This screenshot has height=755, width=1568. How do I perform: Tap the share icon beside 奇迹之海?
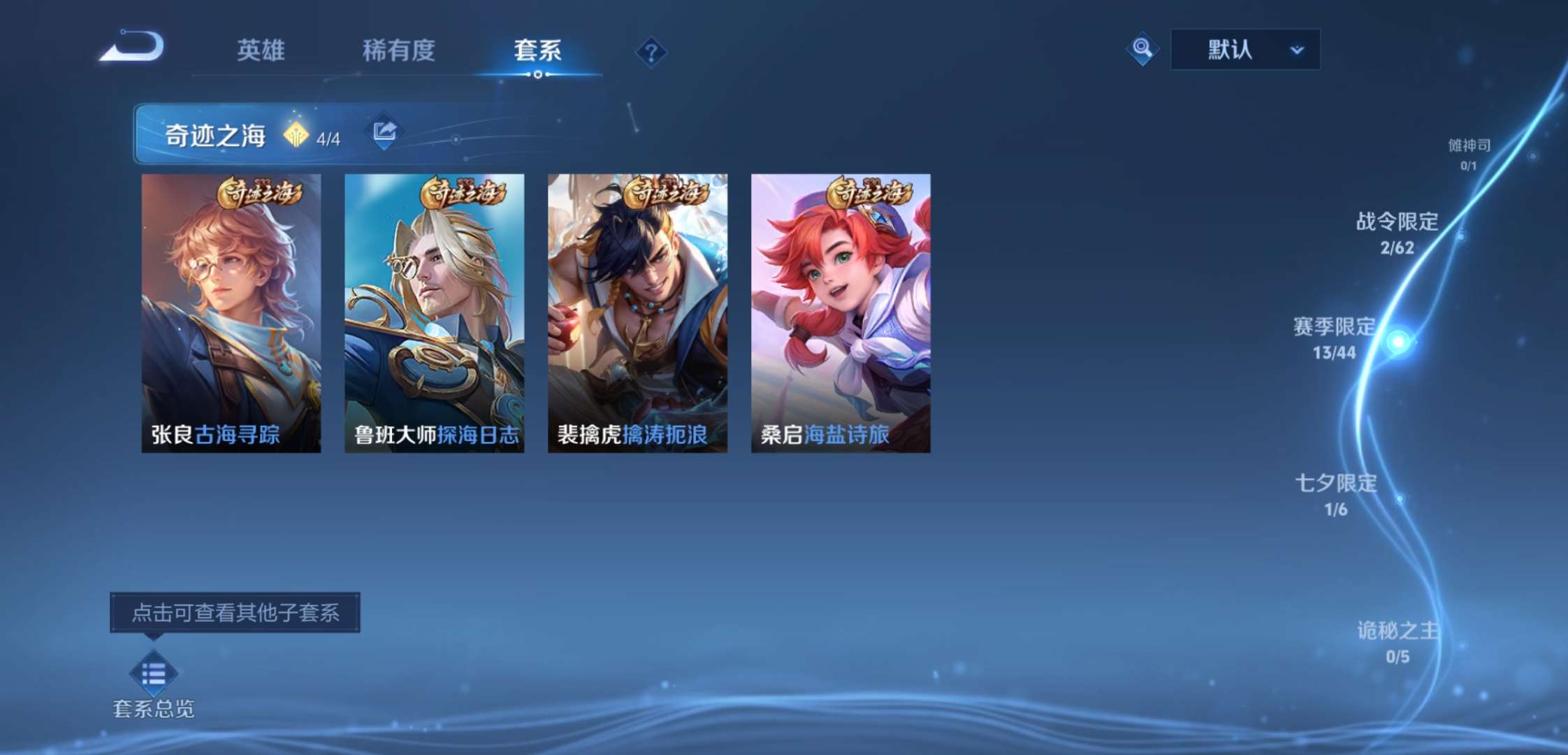pyautogui.click(x=384, y=131)
